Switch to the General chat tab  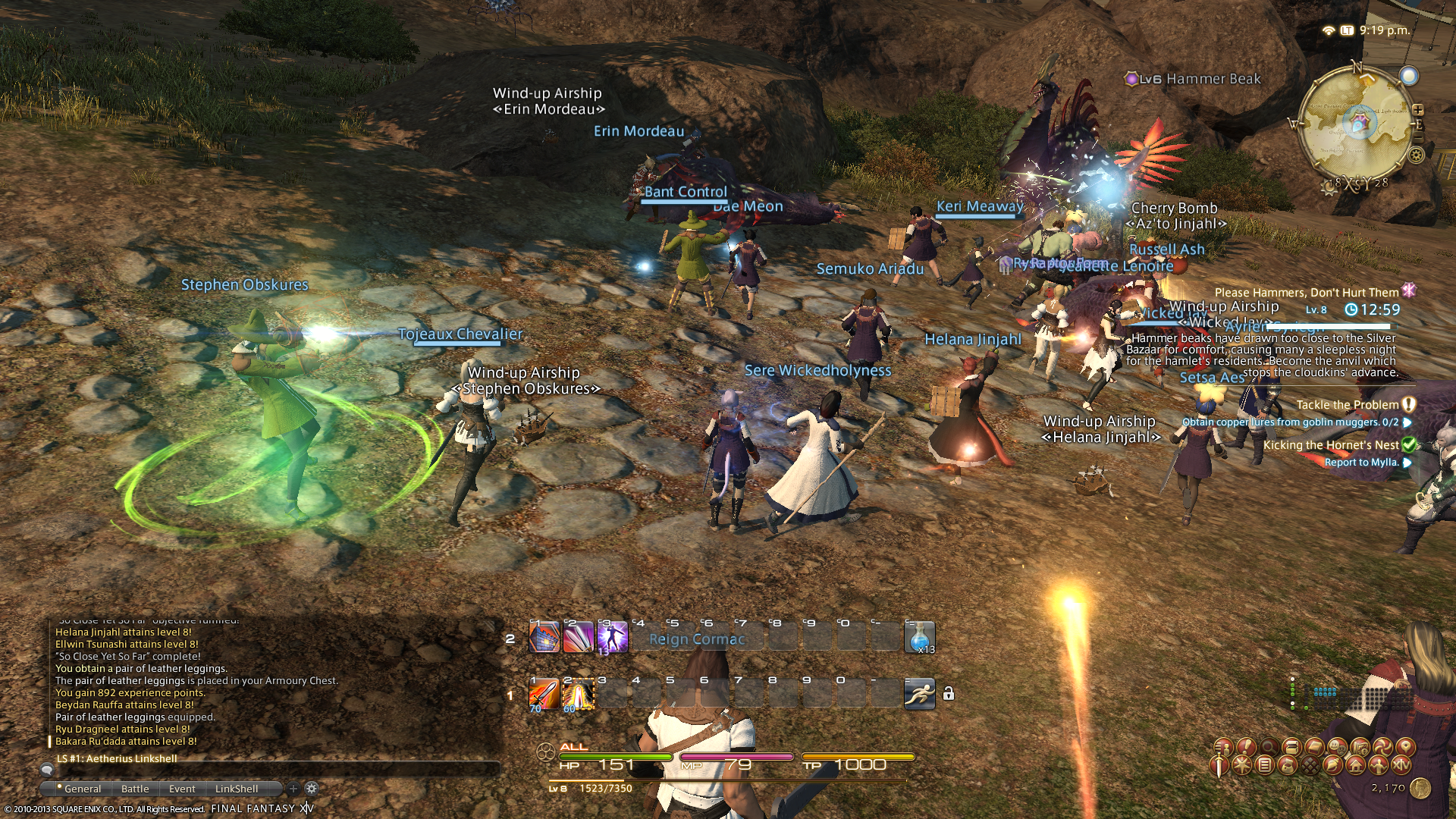pos(82,789)
